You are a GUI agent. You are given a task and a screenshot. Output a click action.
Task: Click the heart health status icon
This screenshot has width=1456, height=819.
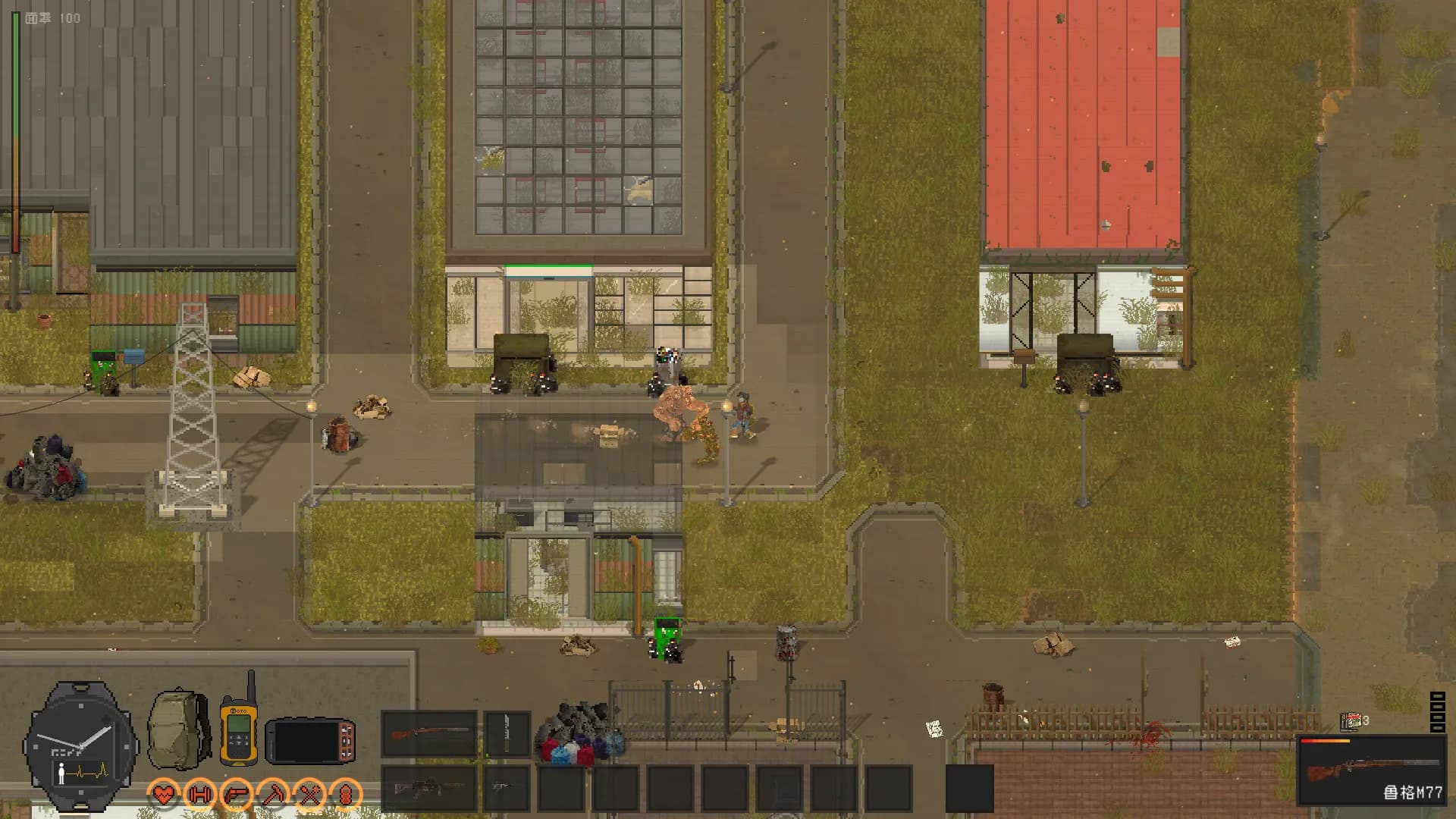pos(162,795)
